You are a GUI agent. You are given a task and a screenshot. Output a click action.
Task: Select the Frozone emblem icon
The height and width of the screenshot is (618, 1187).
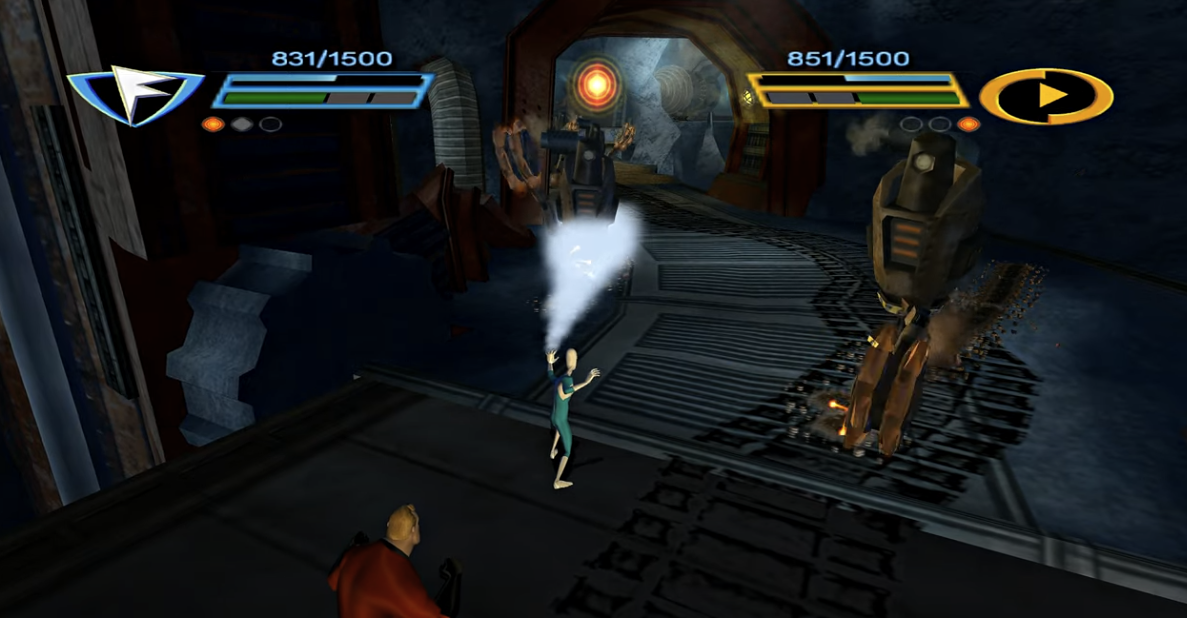pos(135,94)
